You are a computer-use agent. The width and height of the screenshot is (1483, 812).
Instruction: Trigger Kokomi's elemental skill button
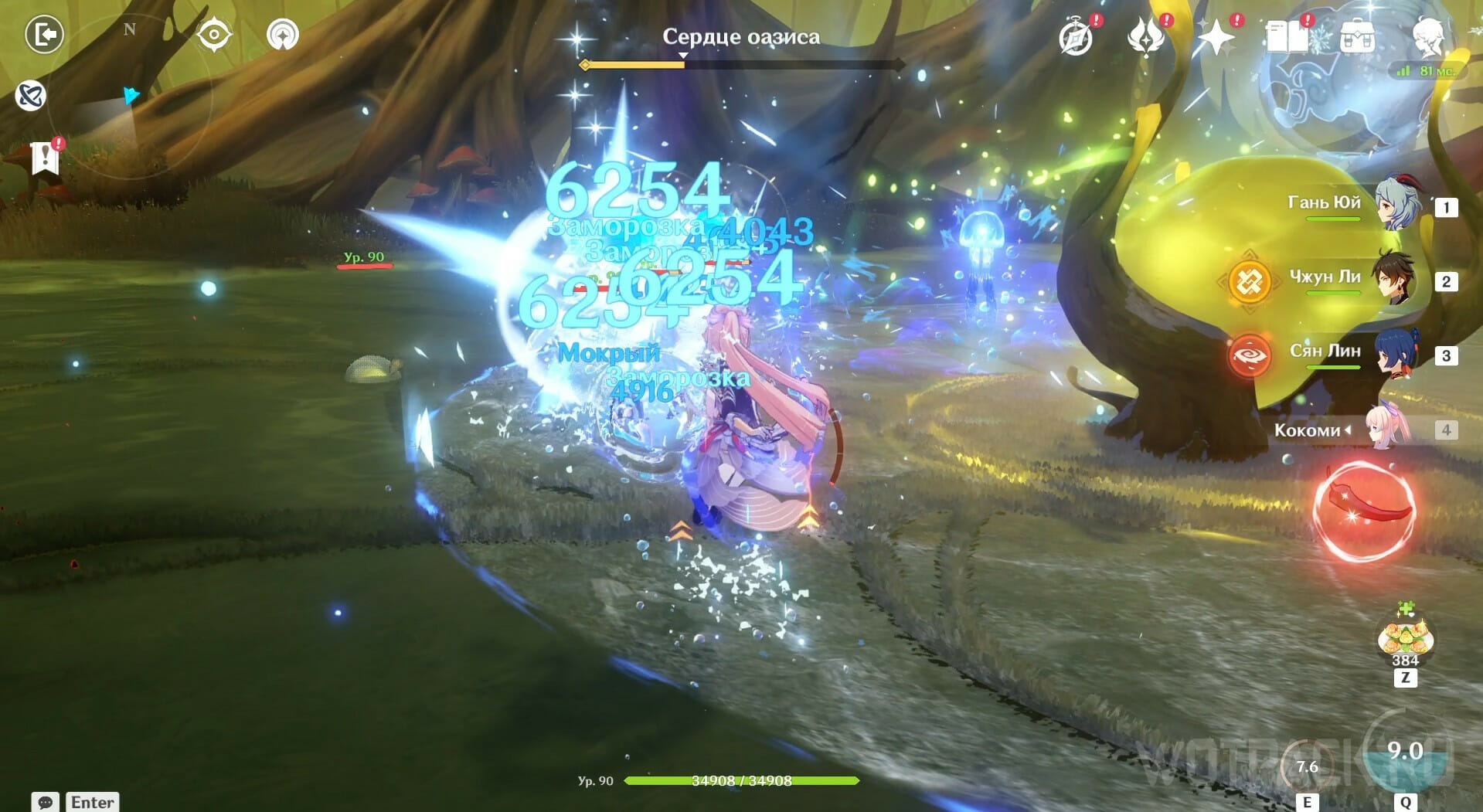[x=1306, y=766]
